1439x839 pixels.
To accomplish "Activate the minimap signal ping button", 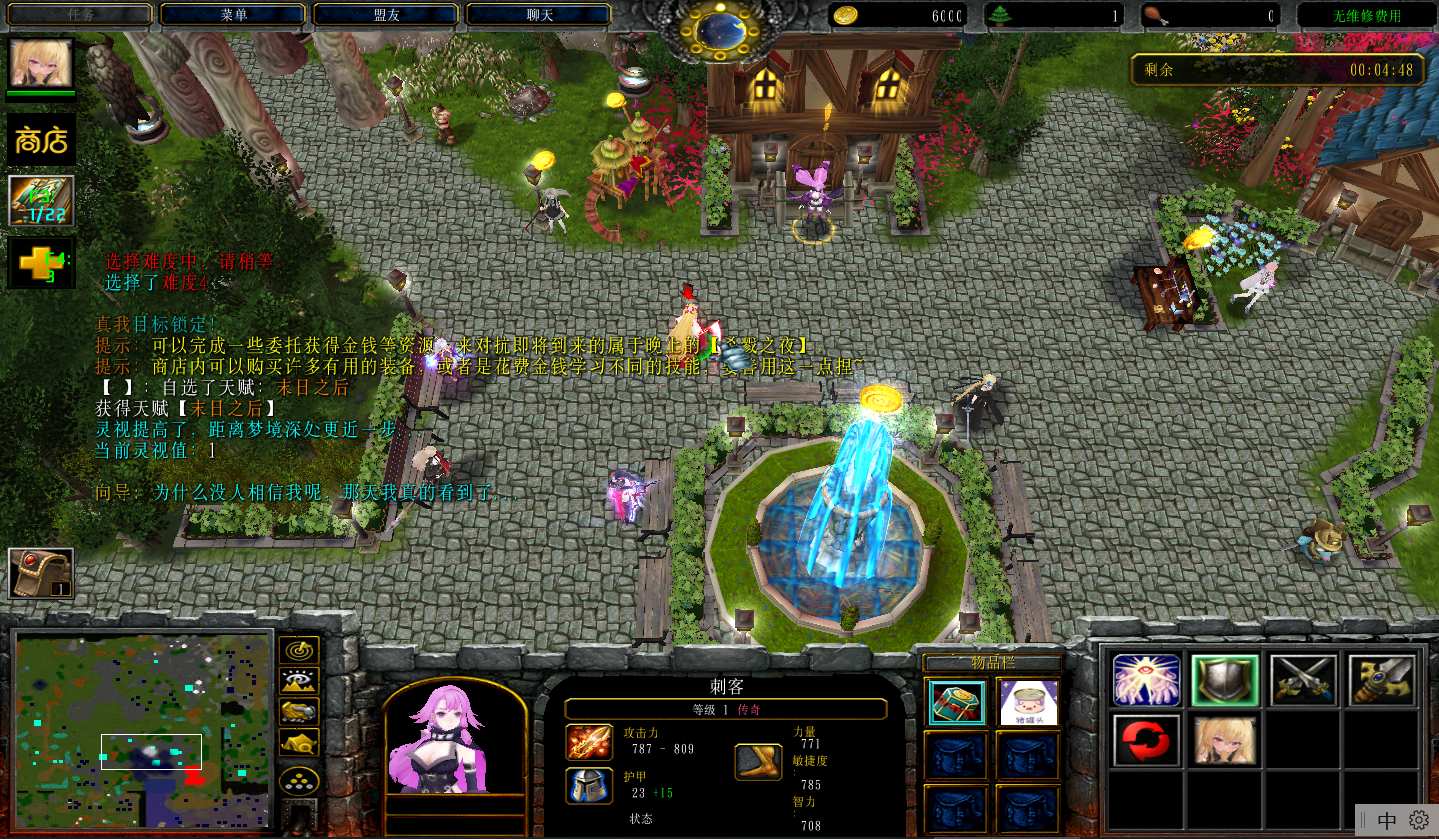I will tap(298, 650).
